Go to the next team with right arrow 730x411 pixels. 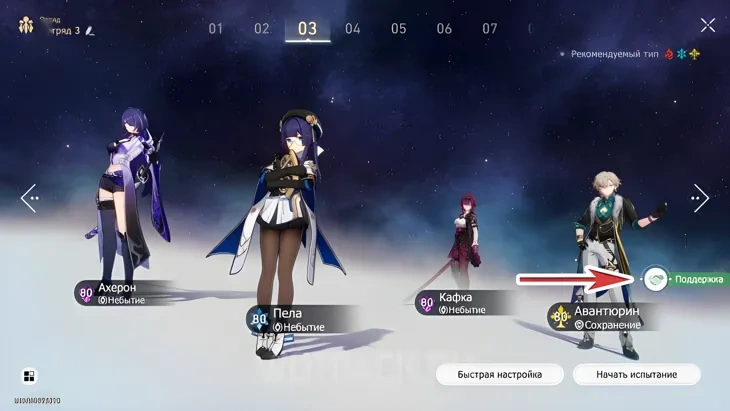pyautogui.click(x=700, y=198)
